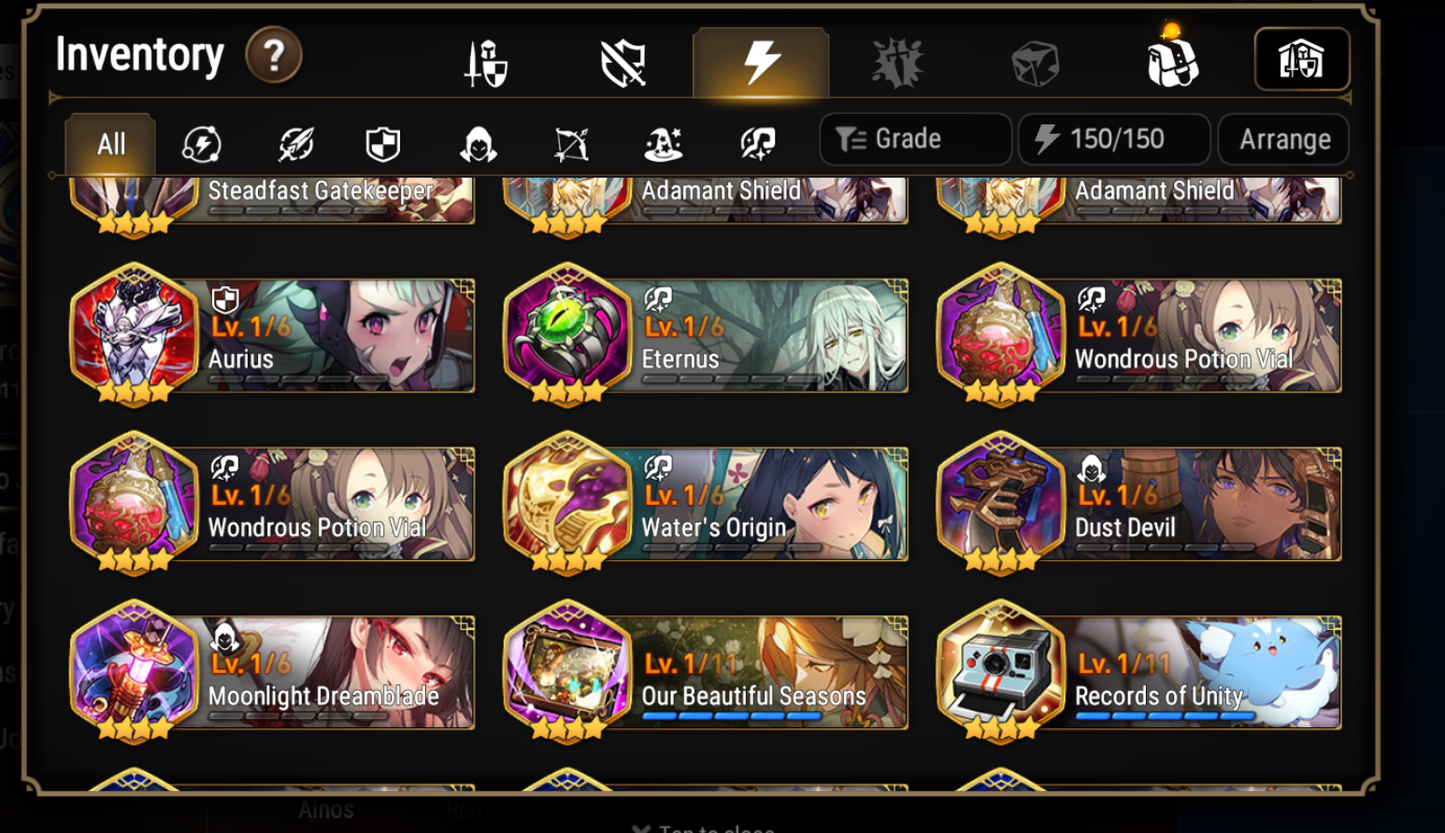Open the building storage tab
Viewport: 1445px width, 833px height.
1301,58
